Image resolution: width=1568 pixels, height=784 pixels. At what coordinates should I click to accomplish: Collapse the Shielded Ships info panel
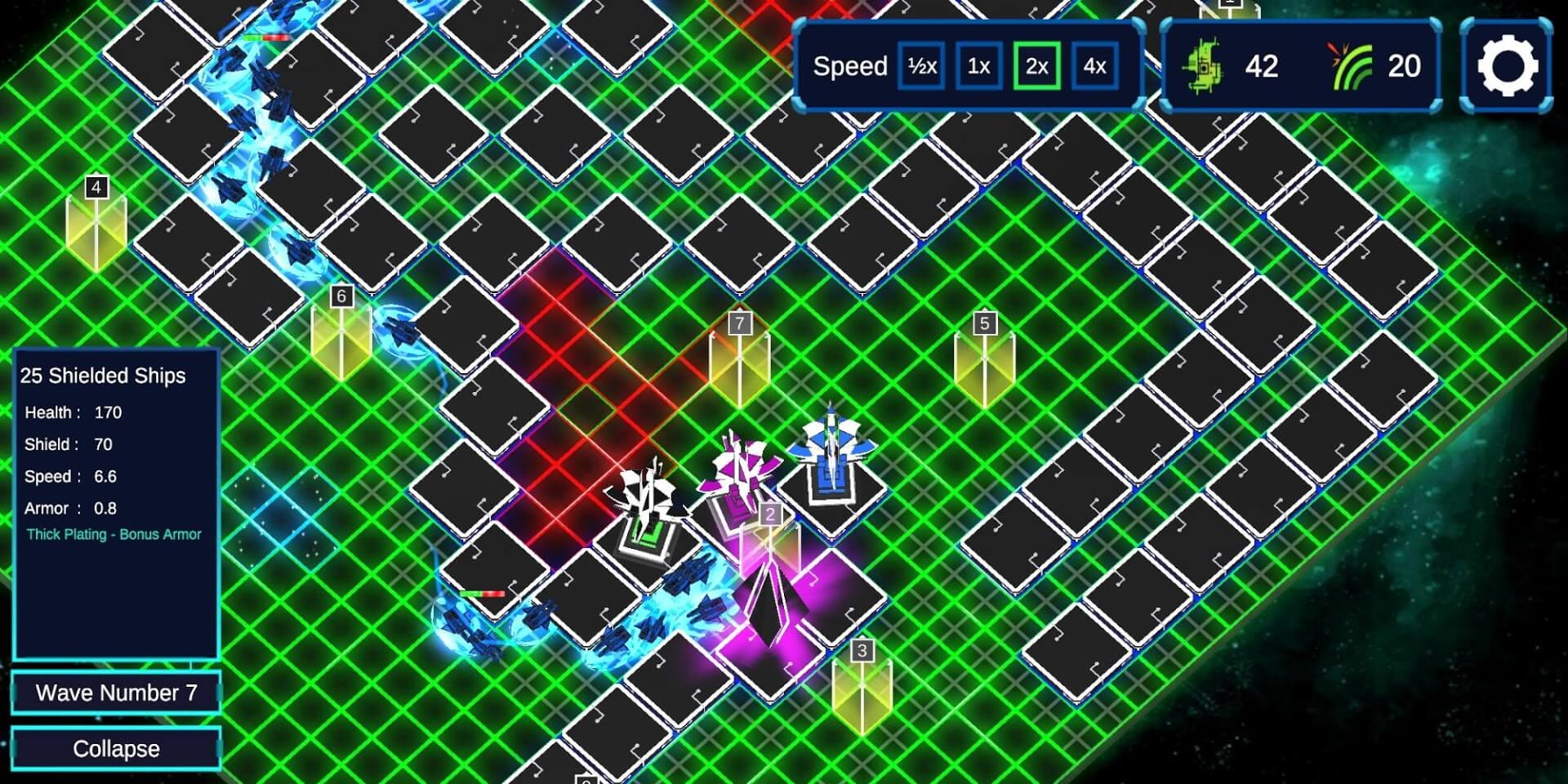[116, 747]
